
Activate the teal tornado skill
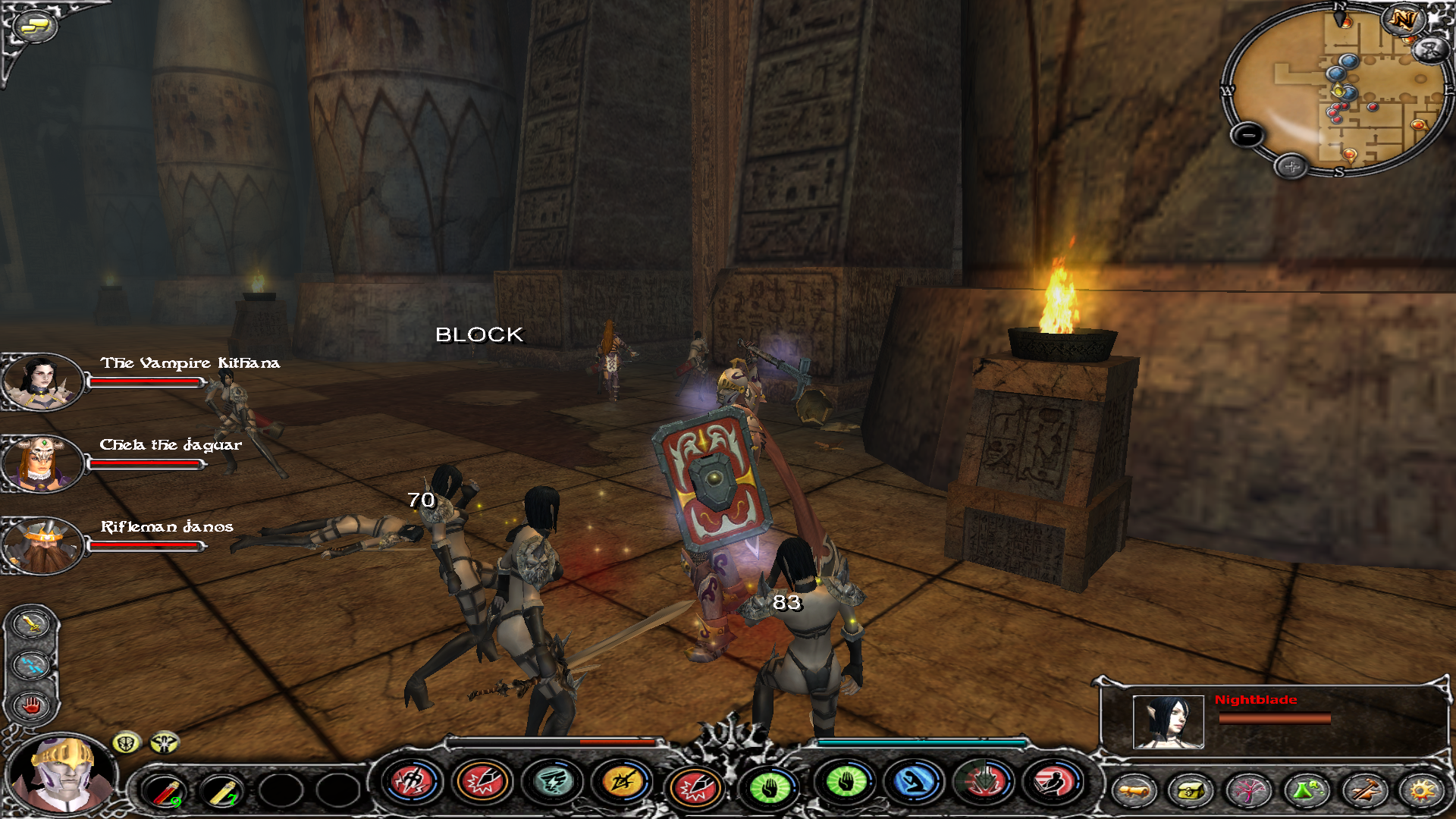point(553,783)
